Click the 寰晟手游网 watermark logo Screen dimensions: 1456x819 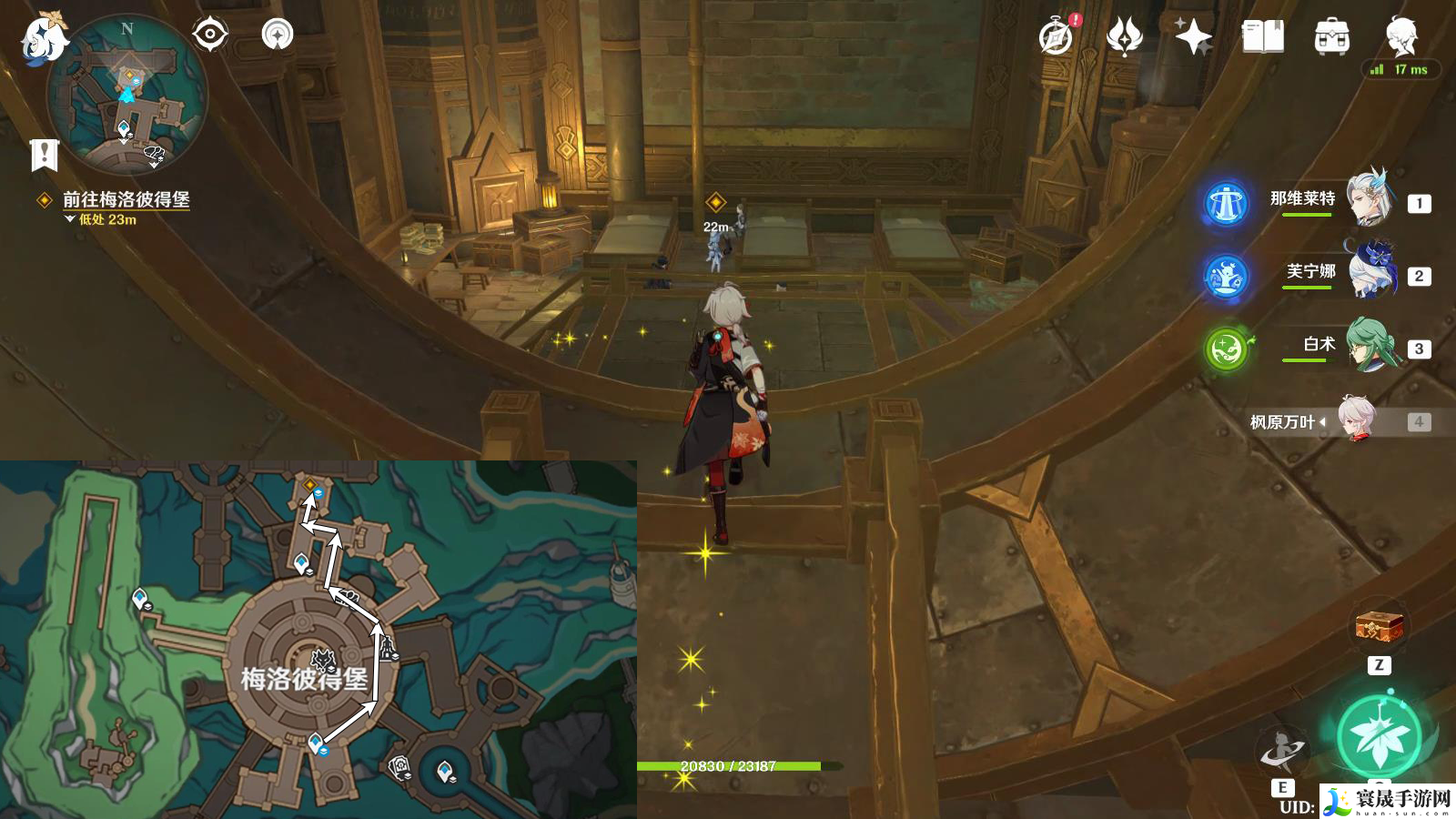[1387, 801]
